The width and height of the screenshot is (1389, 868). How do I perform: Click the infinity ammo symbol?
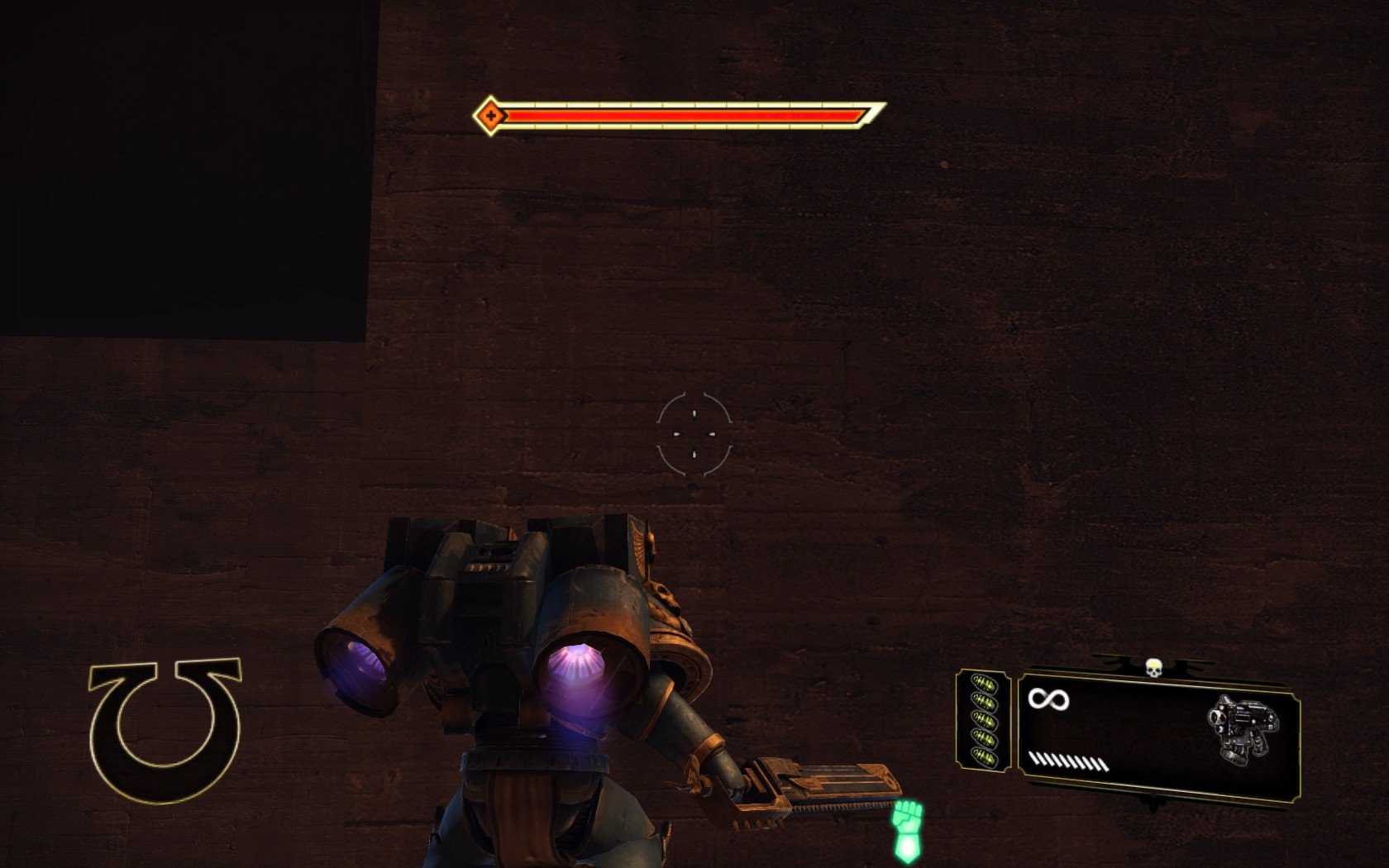pyautogui.click(x=1048, y=700)
